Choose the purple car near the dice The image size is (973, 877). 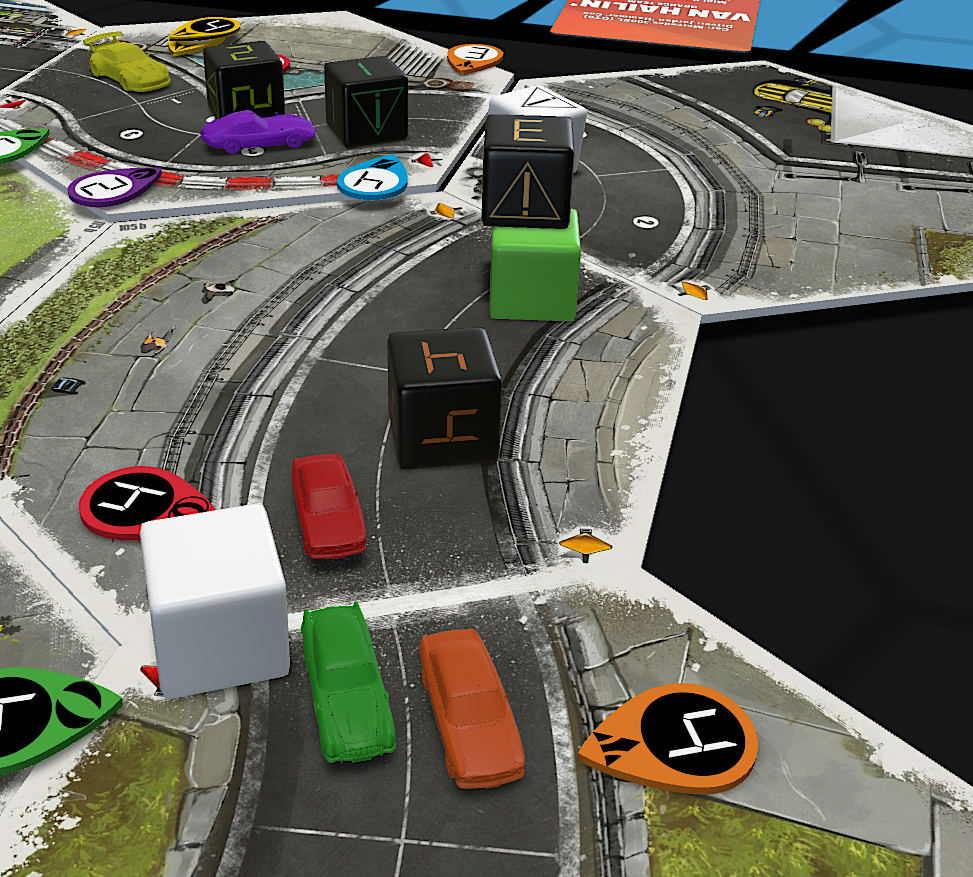[257, 130]
